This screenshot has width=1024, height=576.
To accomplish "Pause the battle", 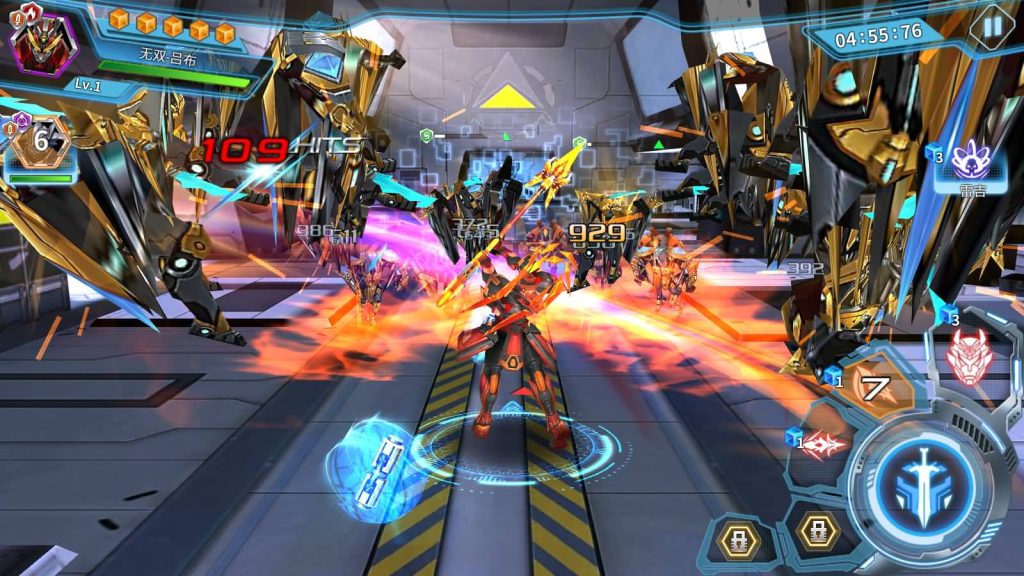I will [992, 27].
